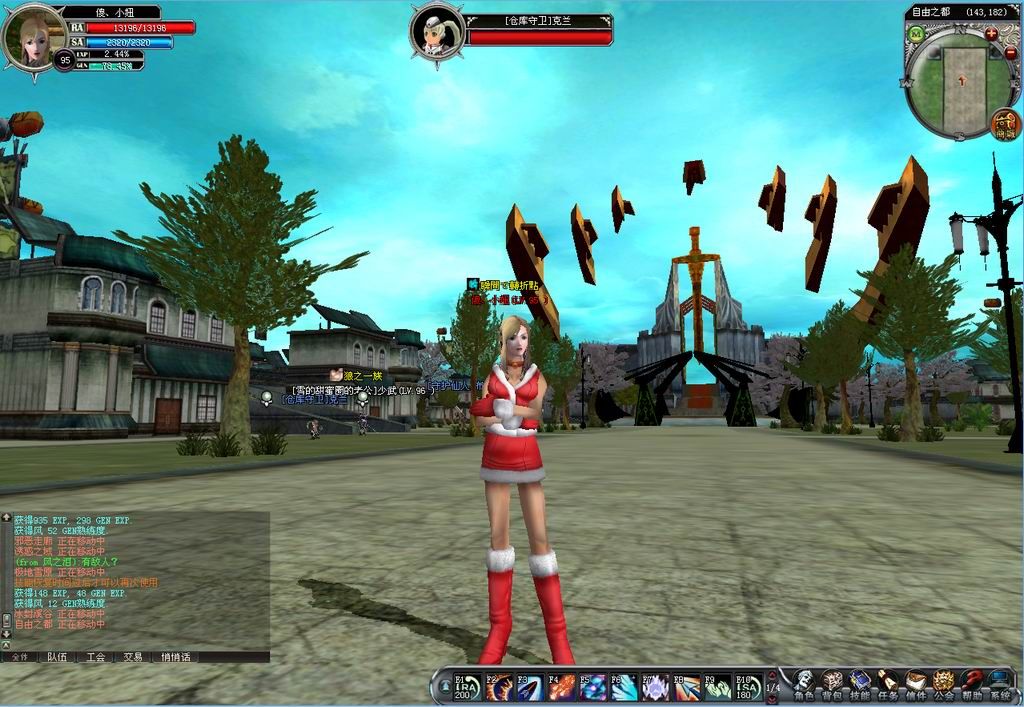The image size is (1024, 707).
Task: Open the 公会 guild panel
Action: click(944, 684)
